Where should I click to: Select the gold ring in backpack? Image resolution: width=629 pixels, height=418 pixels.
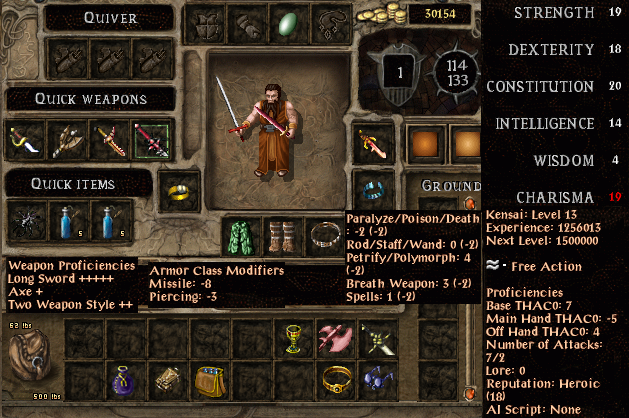[x=336, y=380]
